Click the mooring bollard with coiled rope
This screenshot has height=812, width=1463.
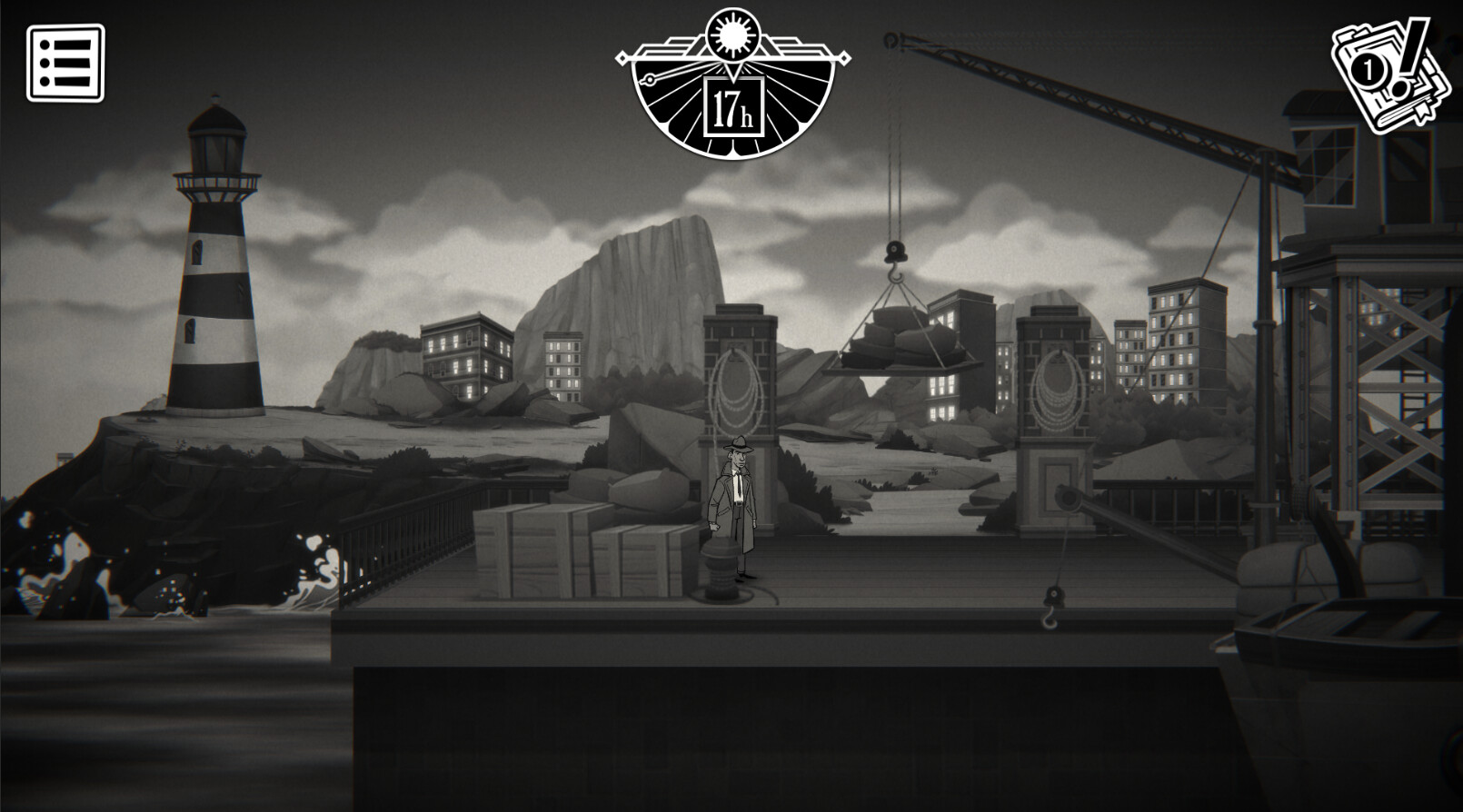[x=720, y=568]
